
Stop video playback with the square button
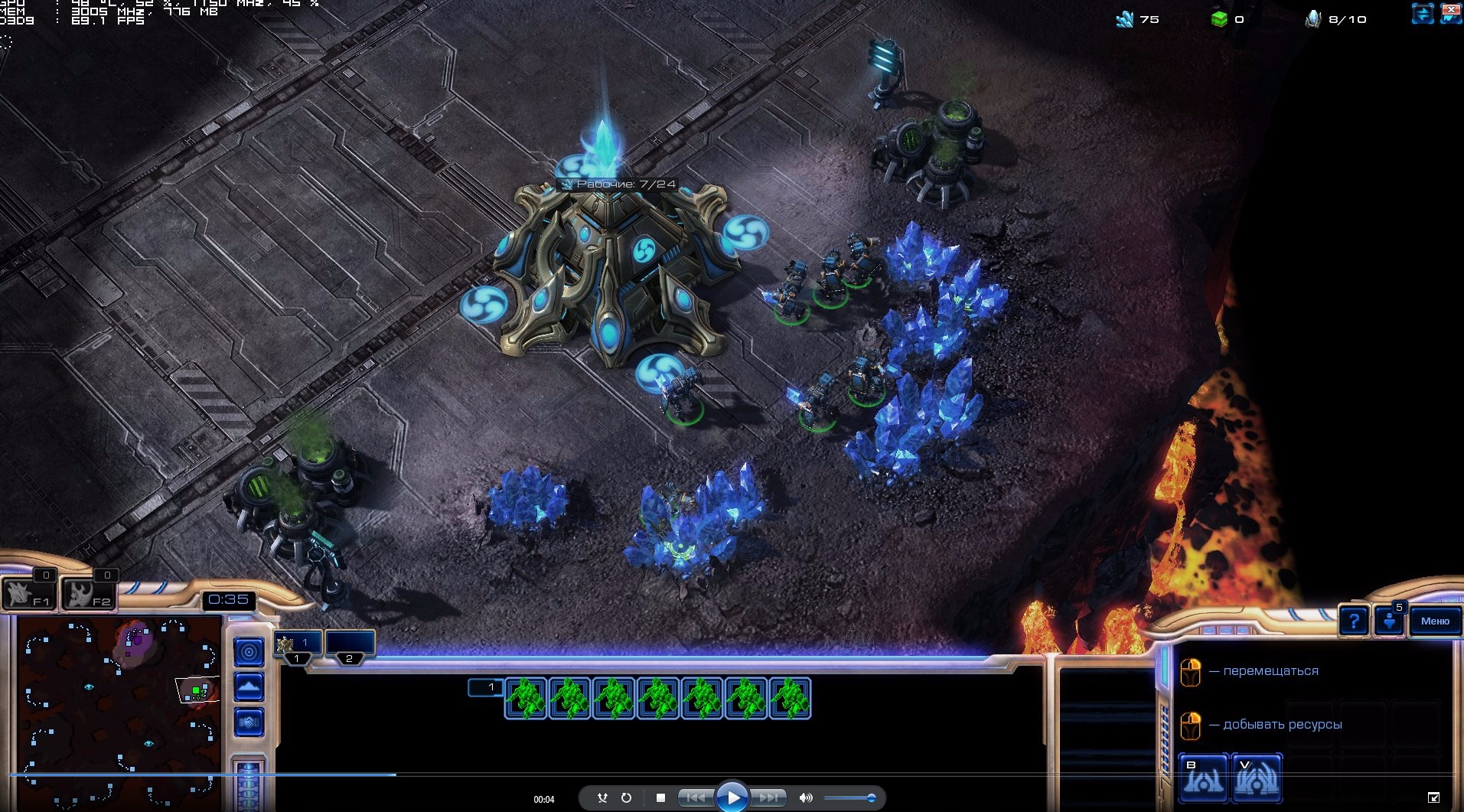[660, 797]
